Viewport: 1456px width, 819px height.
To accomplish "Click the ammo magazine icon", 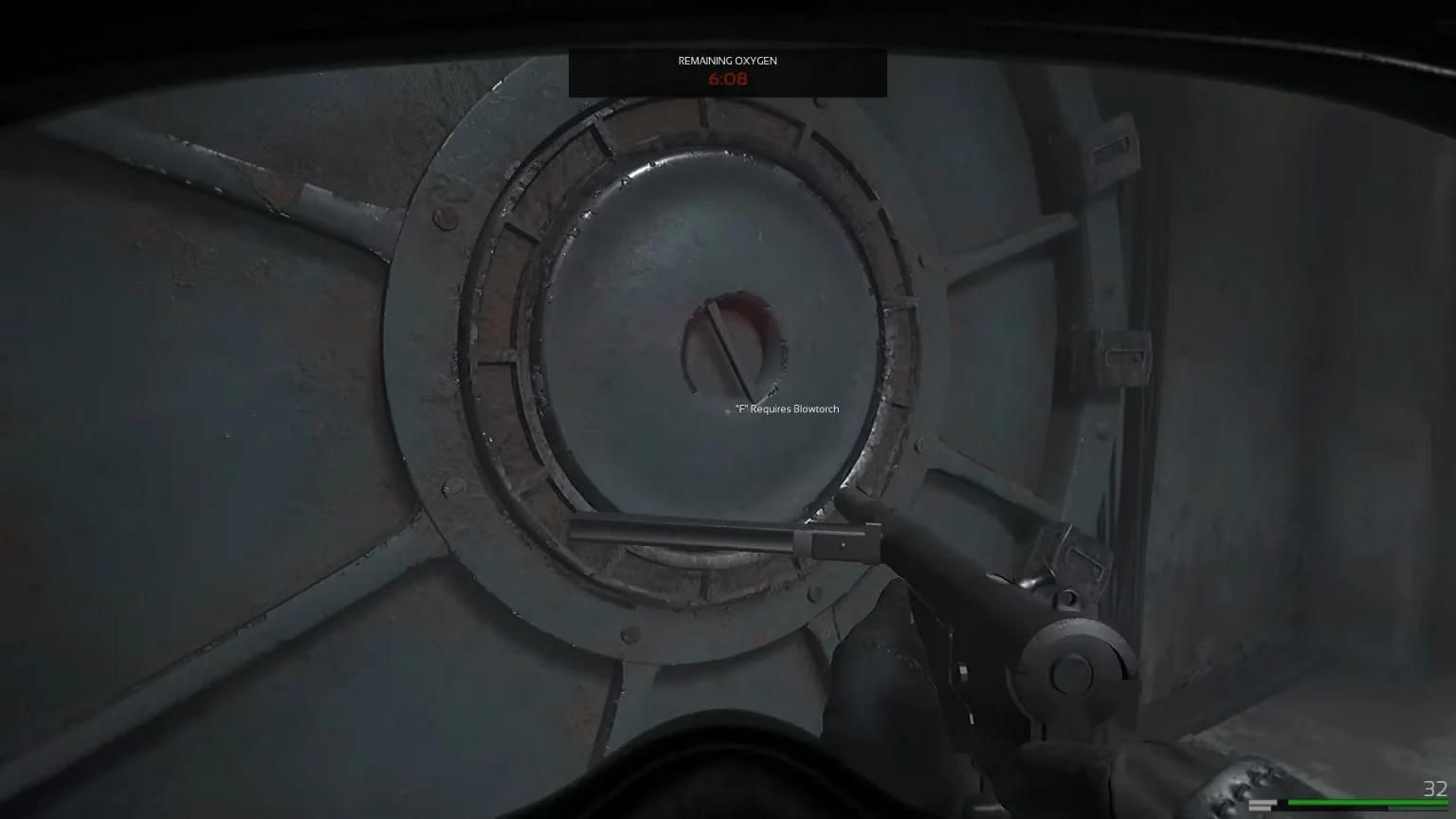I will pyautogui.click(x=1261, y=804).
